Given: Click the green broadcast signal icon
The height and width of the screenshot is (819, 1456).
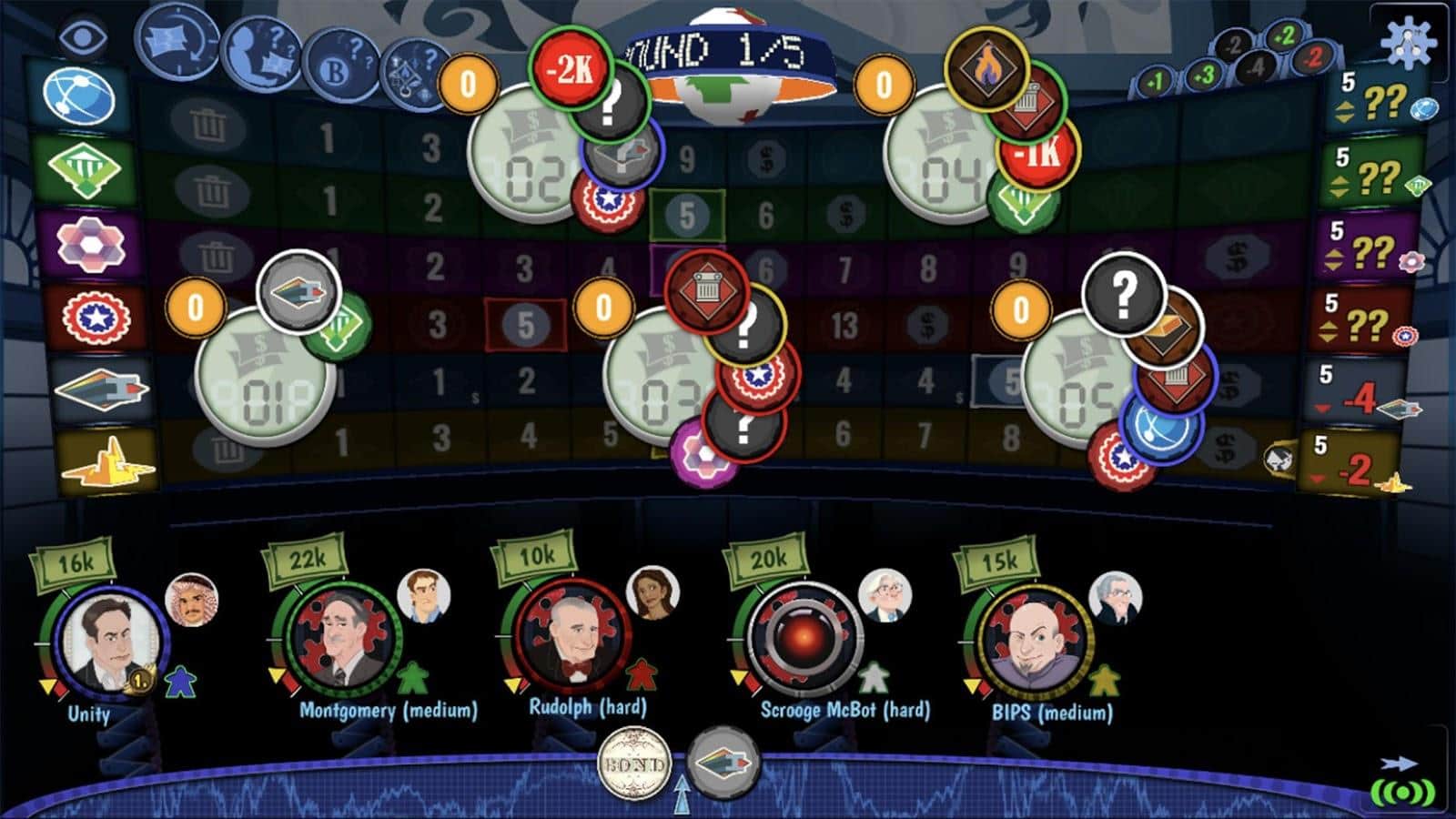Looking at the screenshot, I should 1402,792.
